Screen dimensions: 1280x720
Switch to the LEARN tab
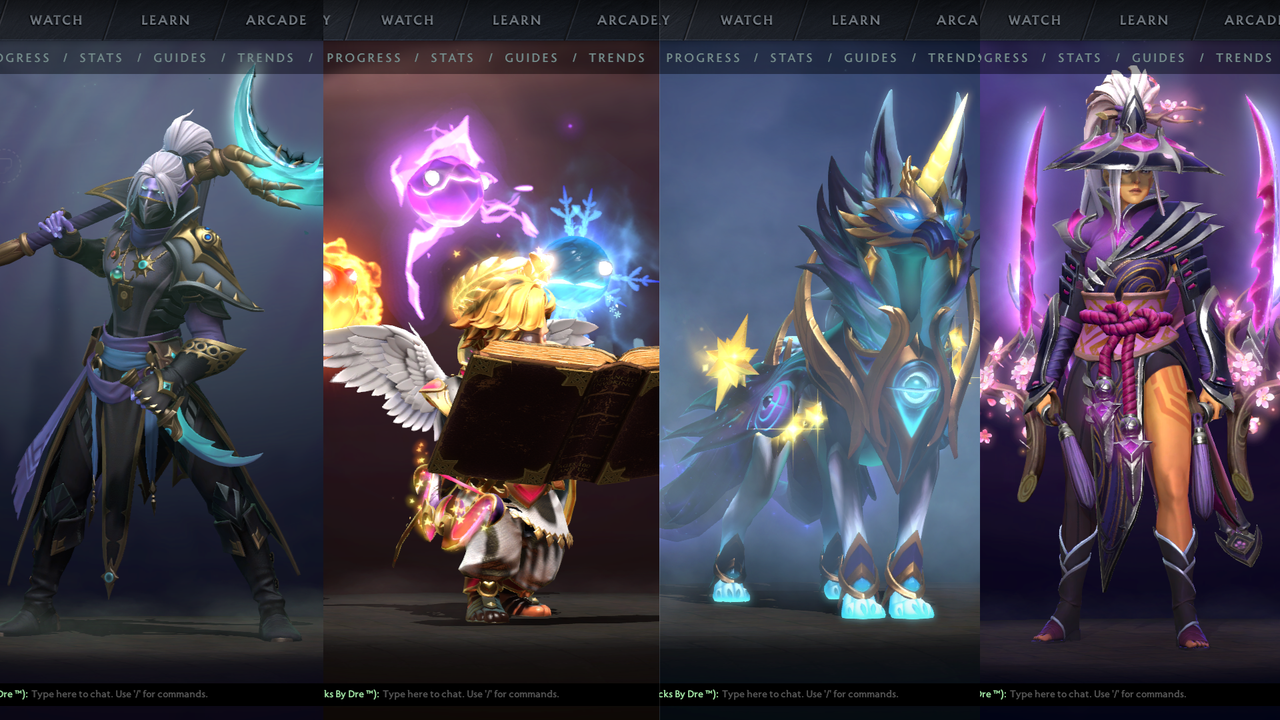pos(166,20)
